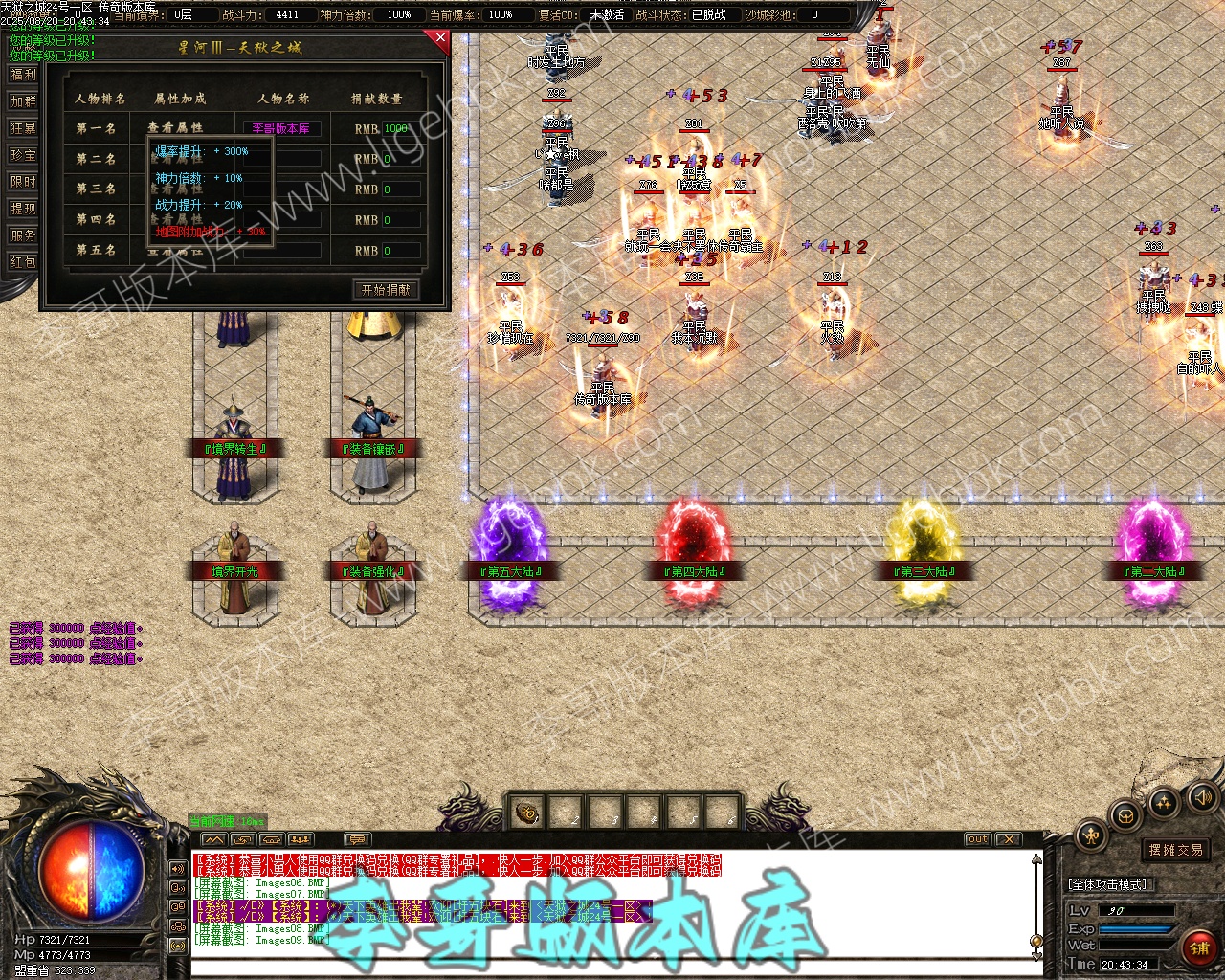This screenshot has width=1225, height=980.
Task: Click the red 铺 shop button
Action: [1199, 947]
